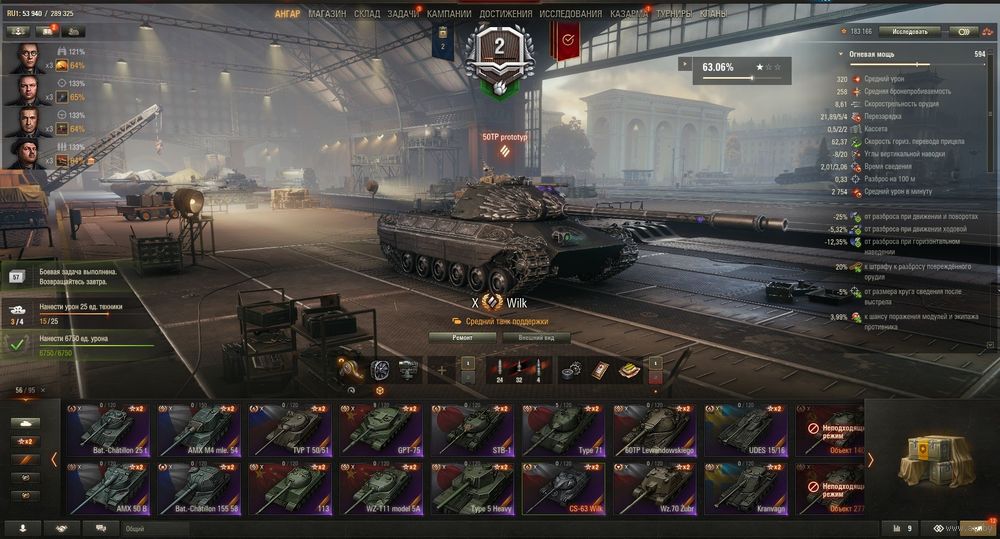Switch to the Склад (Depot) tab

tap(367, 14)
